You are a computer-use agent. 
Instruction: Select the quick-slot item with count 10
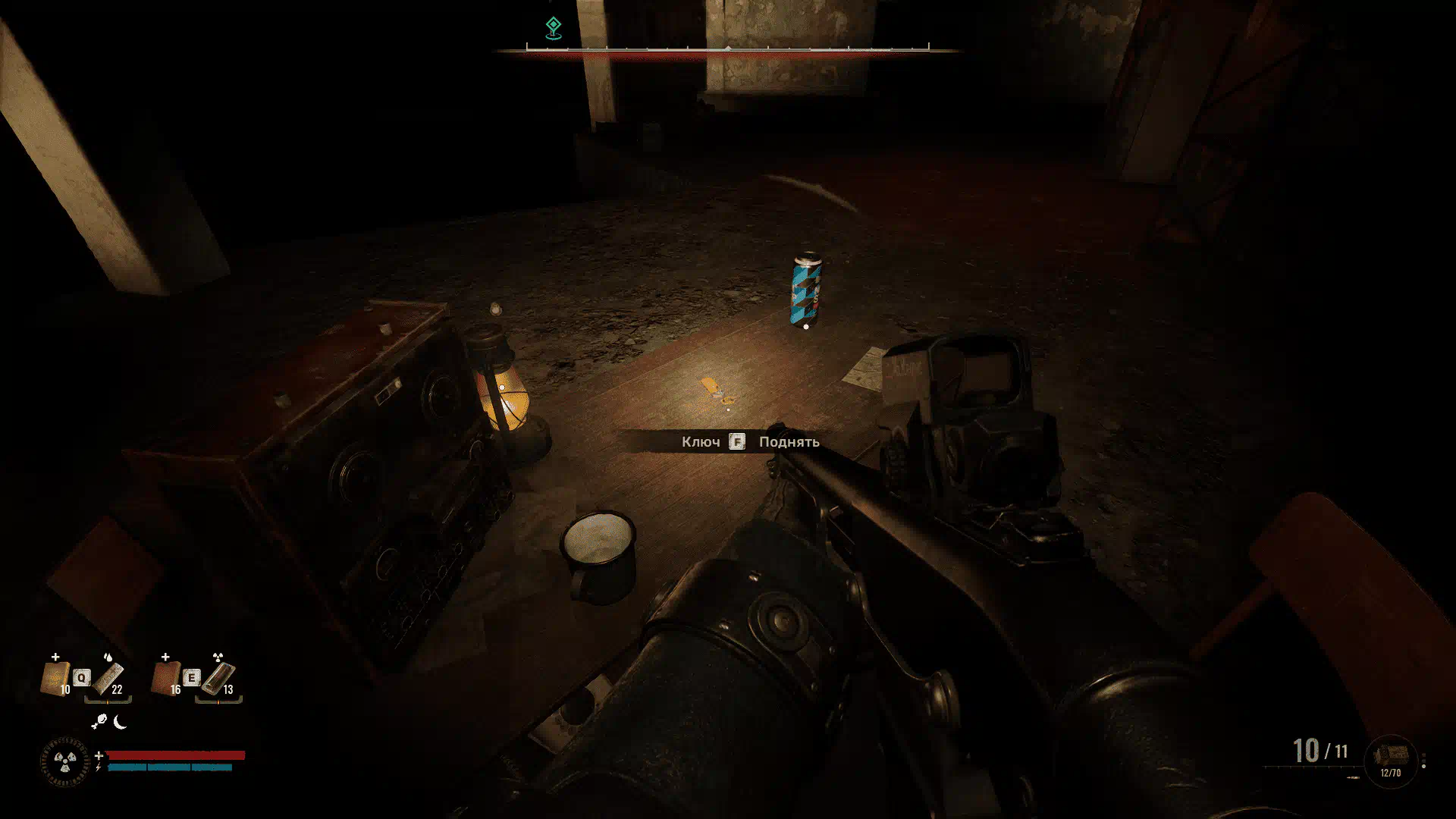click(x=55, y=678)
